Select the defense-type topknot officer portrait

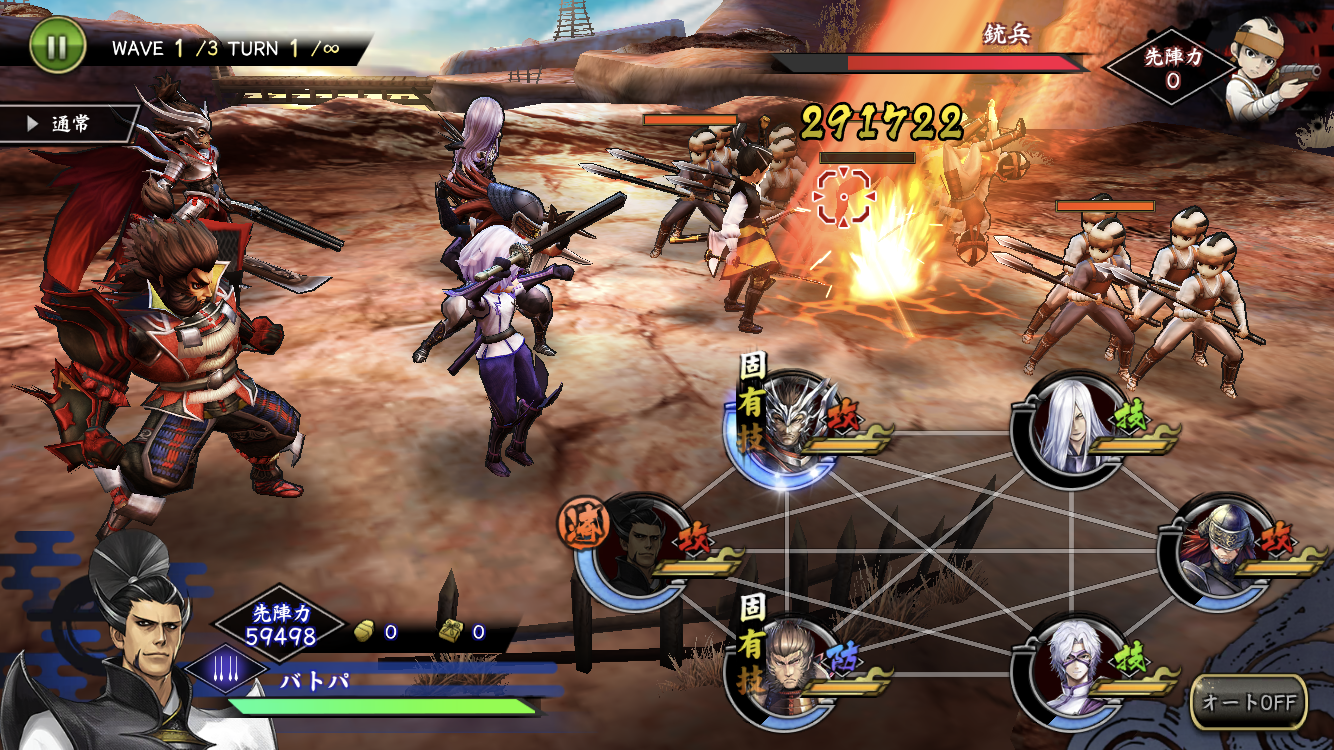(x=784, y=669)
